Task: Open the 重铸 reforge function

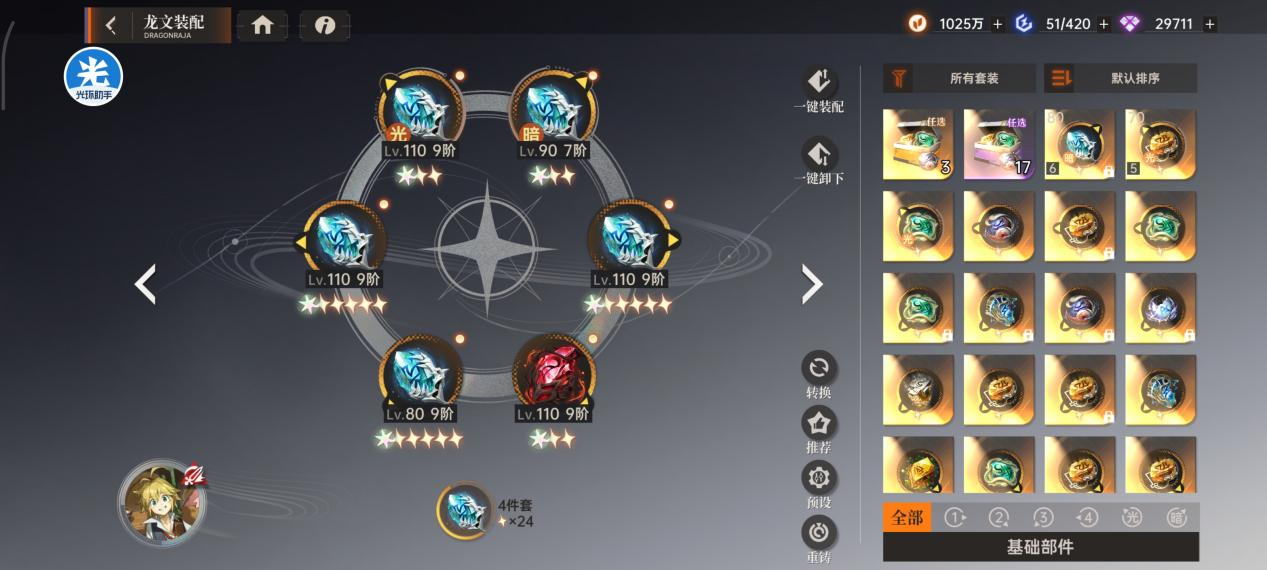Action: (x=819, y=538)
